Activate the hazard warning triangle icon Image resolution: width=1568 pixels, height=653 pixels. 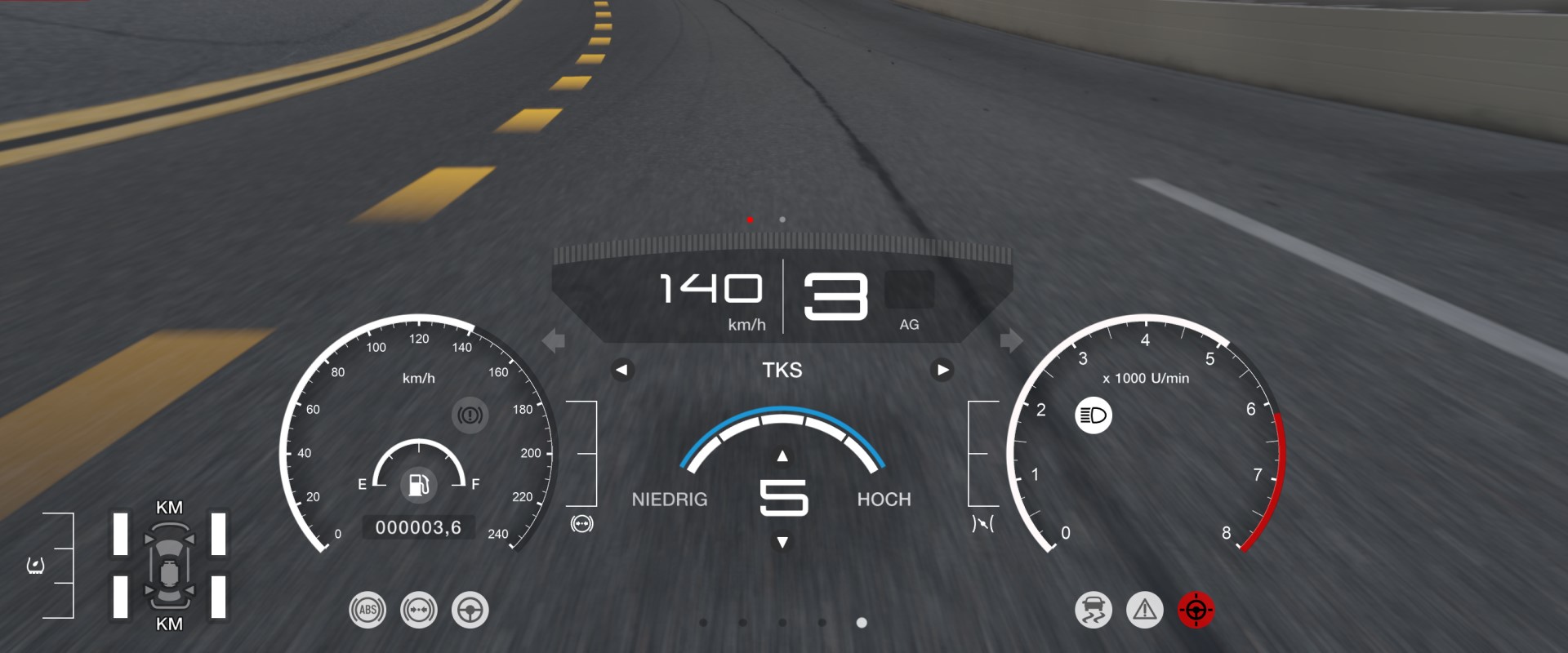tap(1145, 610)
